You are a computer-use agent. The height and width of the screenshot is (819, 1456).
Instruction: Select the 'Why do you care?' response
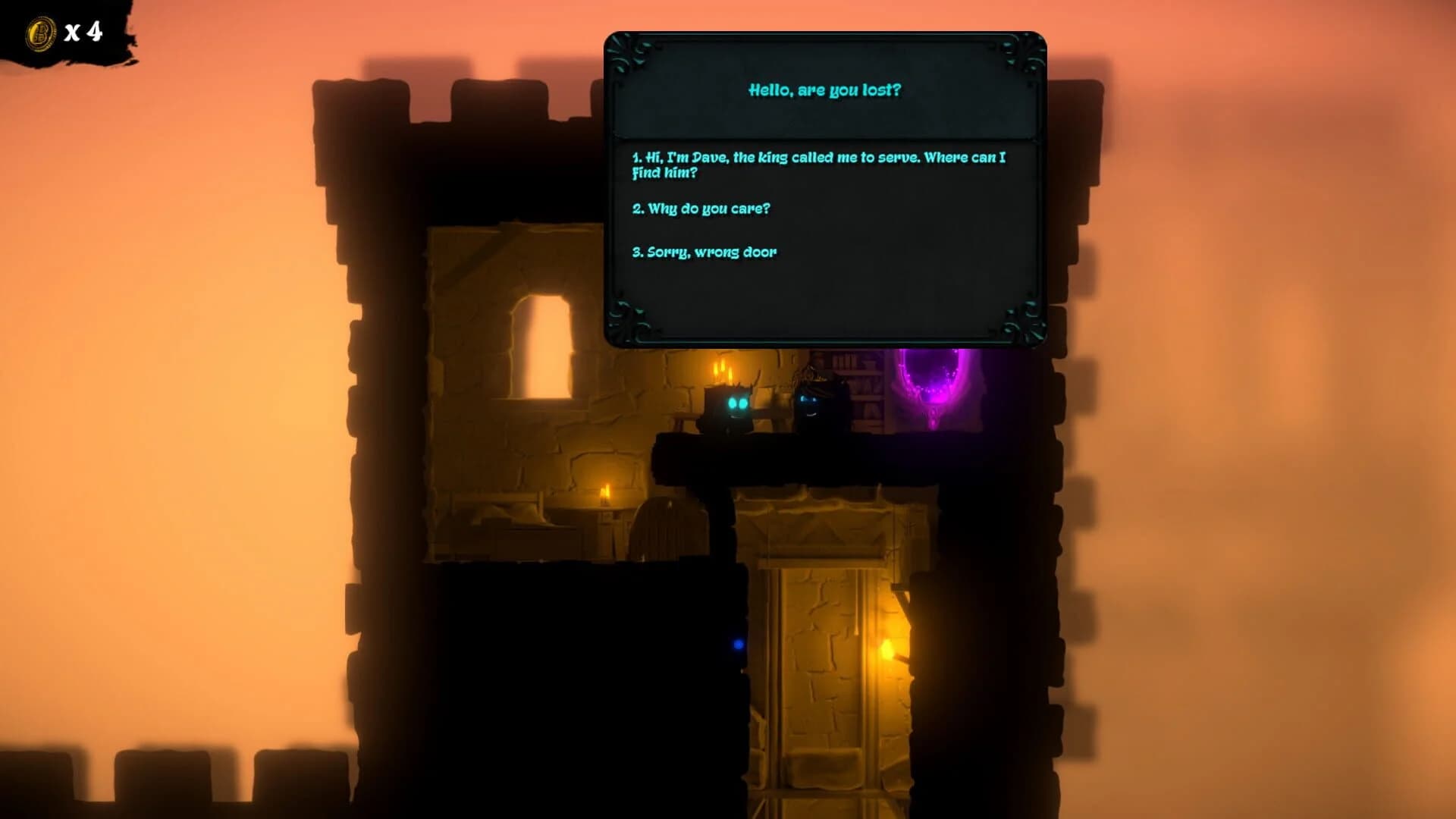coord(703,209)
